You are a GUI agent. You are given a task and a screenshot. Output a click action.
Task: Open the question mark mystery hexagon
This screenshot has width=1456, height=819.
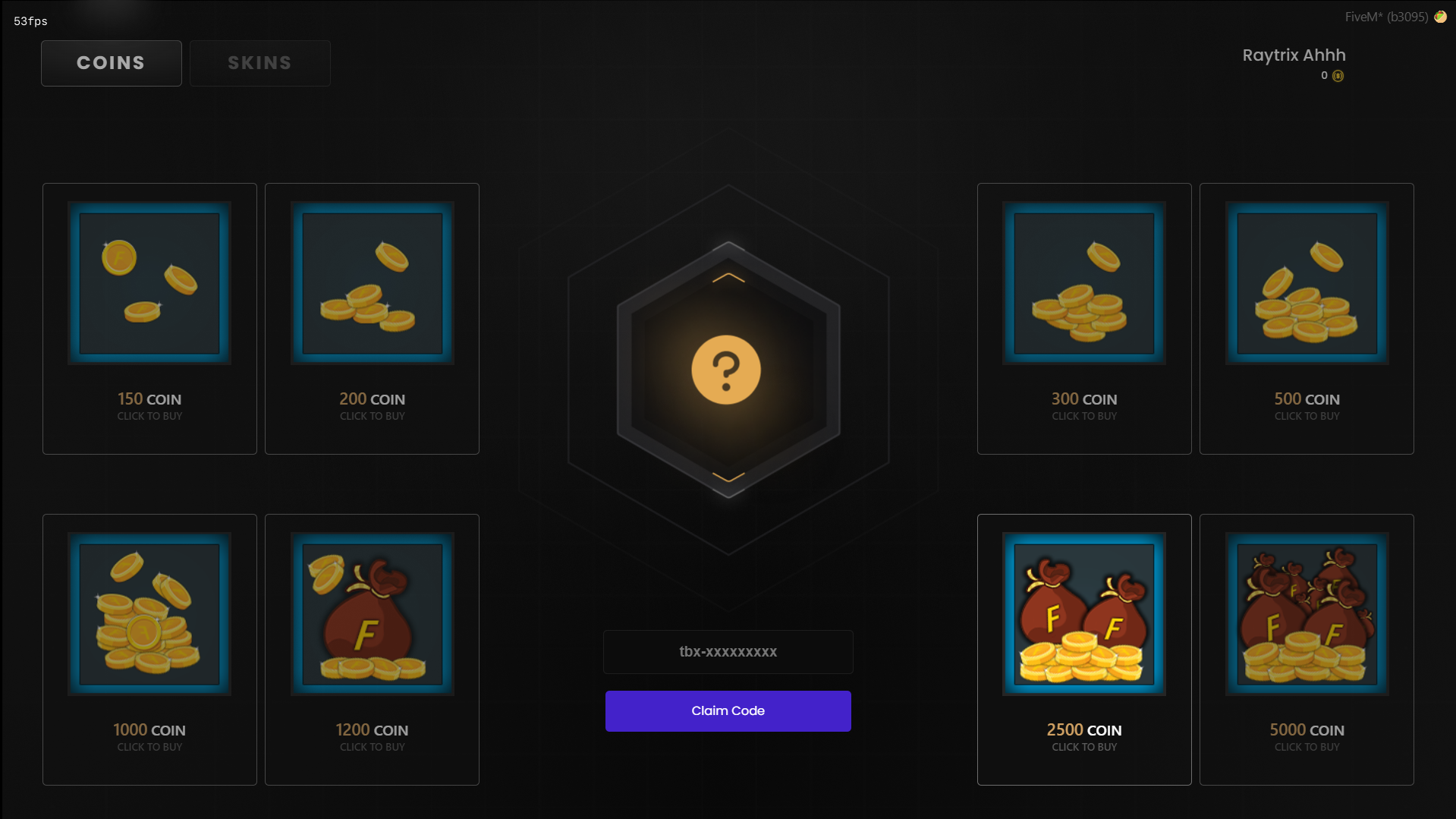click(x=728, y=370)
